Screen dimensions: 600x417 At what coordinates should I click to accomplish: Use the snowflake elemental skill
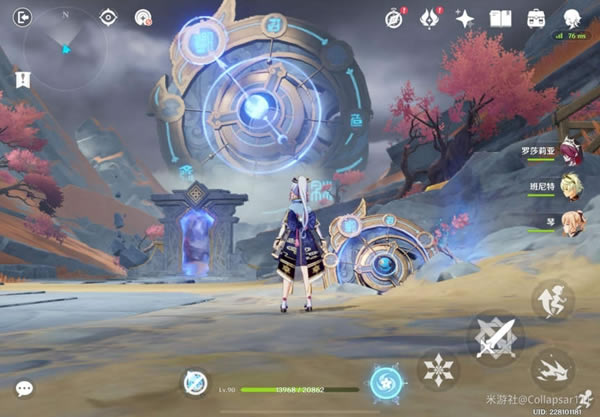pyautogui.click(x=438, y=369)
